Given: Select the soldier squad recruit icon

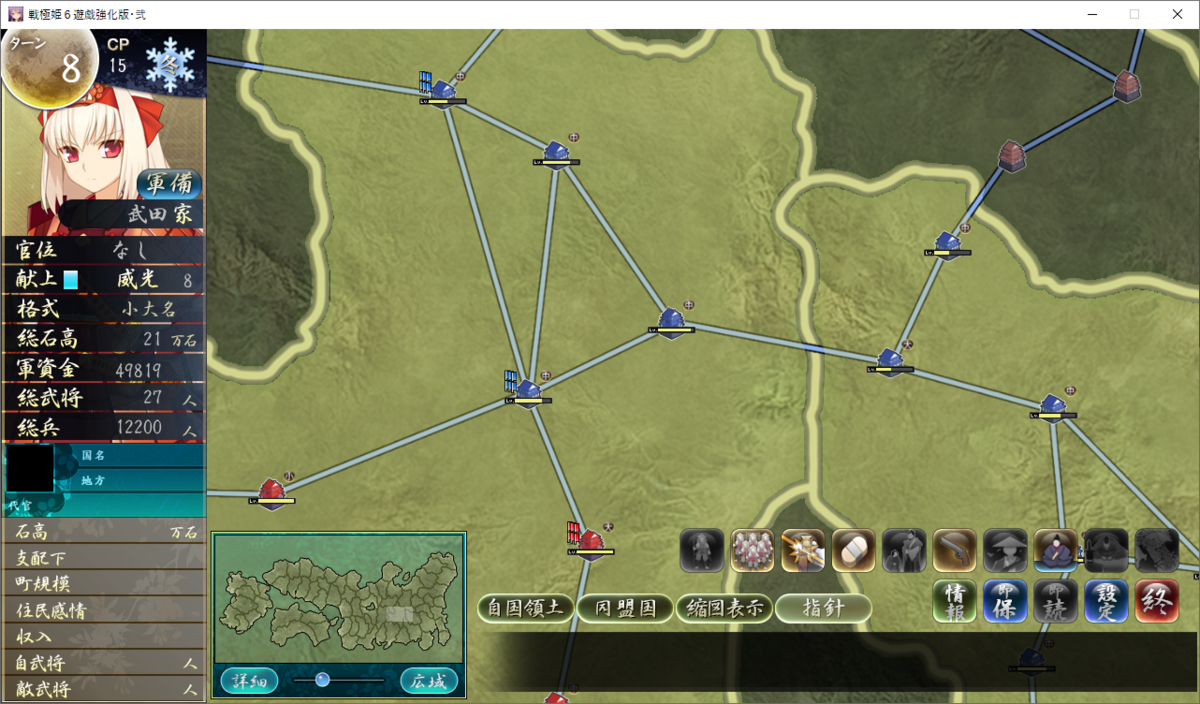Looking at the screenshot, I should point(752,550).
